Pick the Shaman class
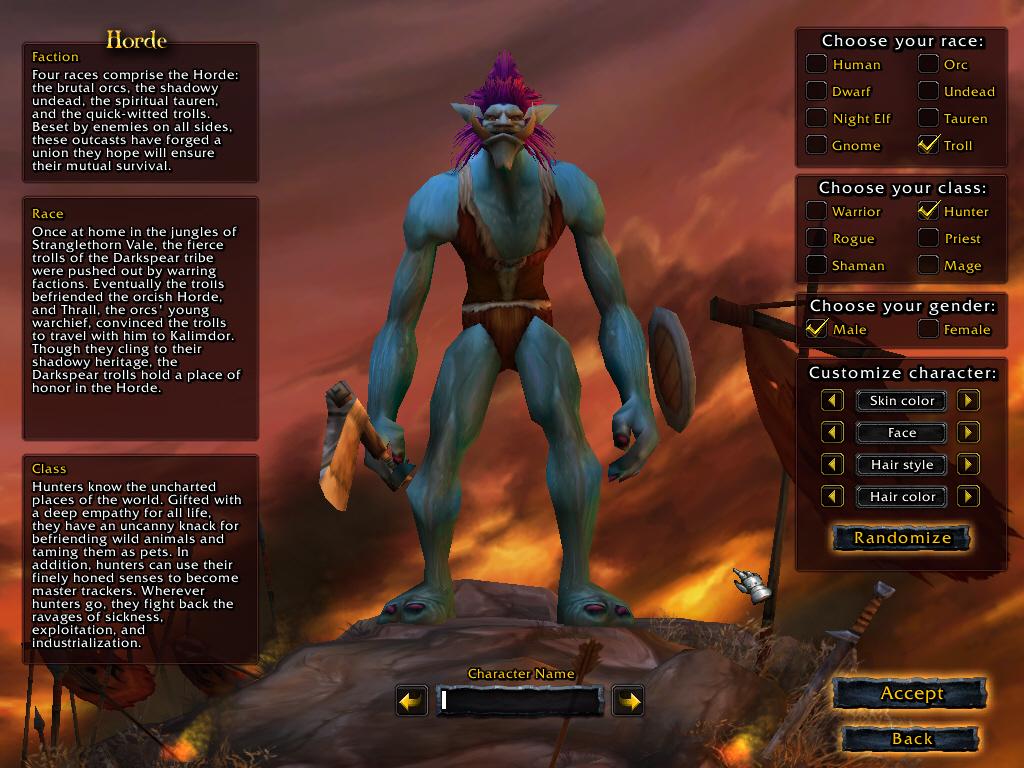1024x768 pixels. 817,265
